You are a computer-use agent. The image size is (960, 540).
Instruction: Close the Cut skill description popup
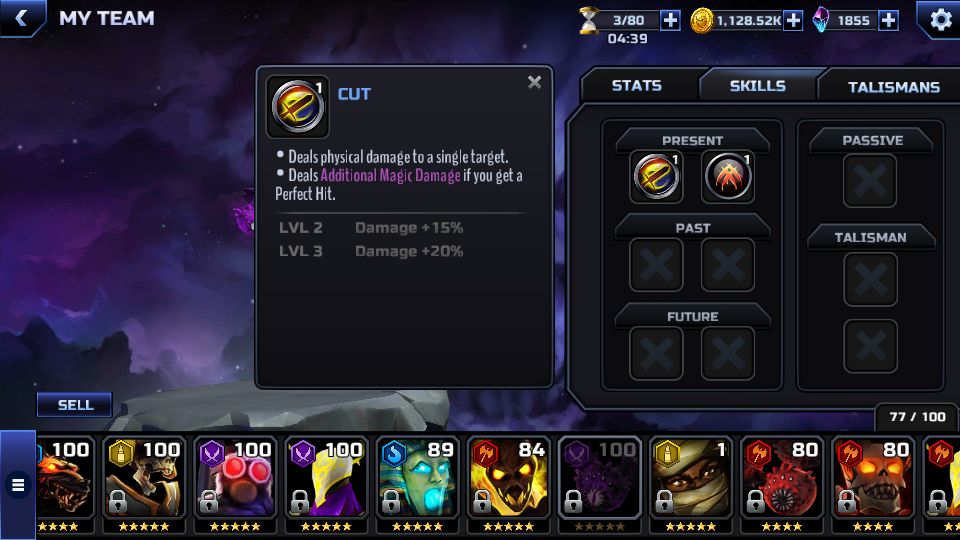pos(535,82)
